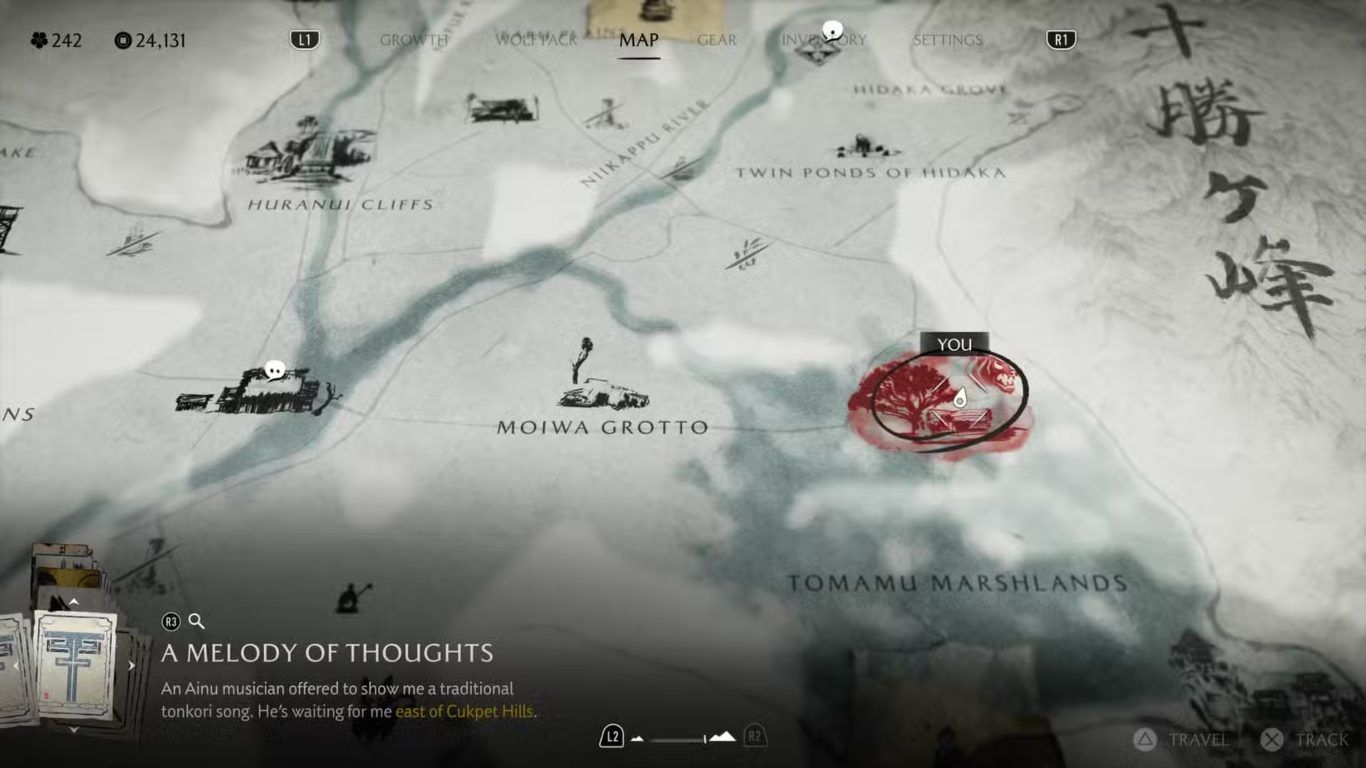Click the Hidaka Grove location label

pyautogui.click(x=930, y=90)
